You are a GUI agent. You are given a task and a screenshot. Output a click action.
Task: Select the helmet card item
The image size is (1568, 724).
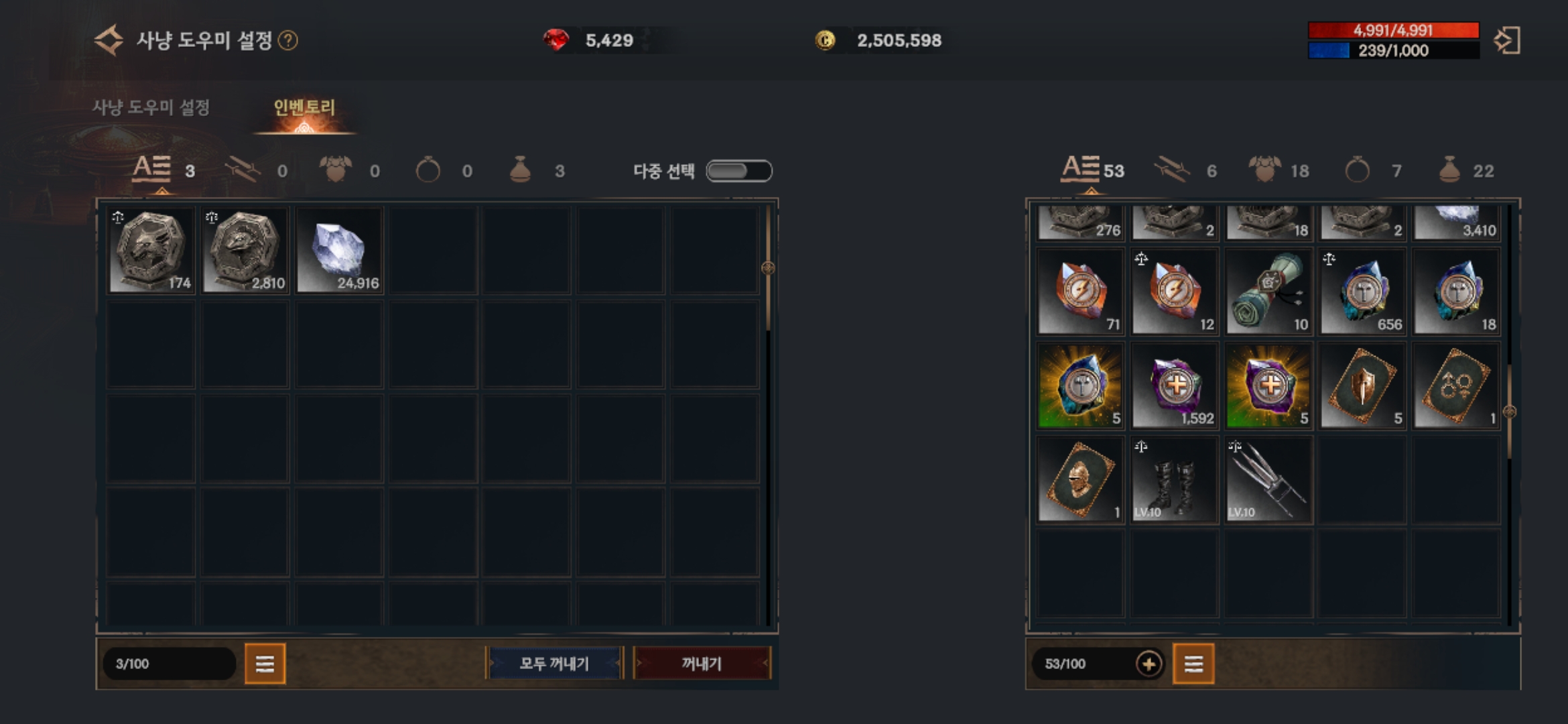tap(1080, 480)
